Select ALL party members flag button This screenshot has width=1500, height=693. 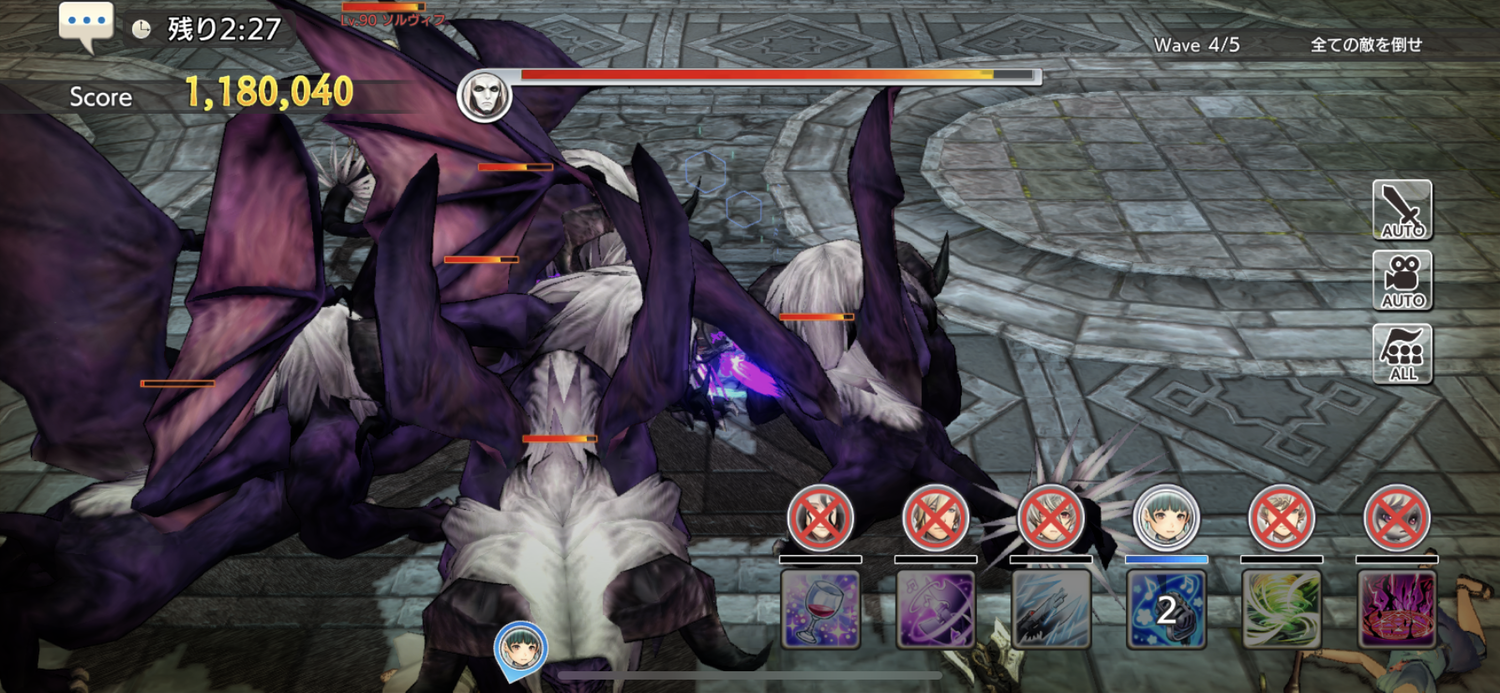click(x=1402, y=354)
